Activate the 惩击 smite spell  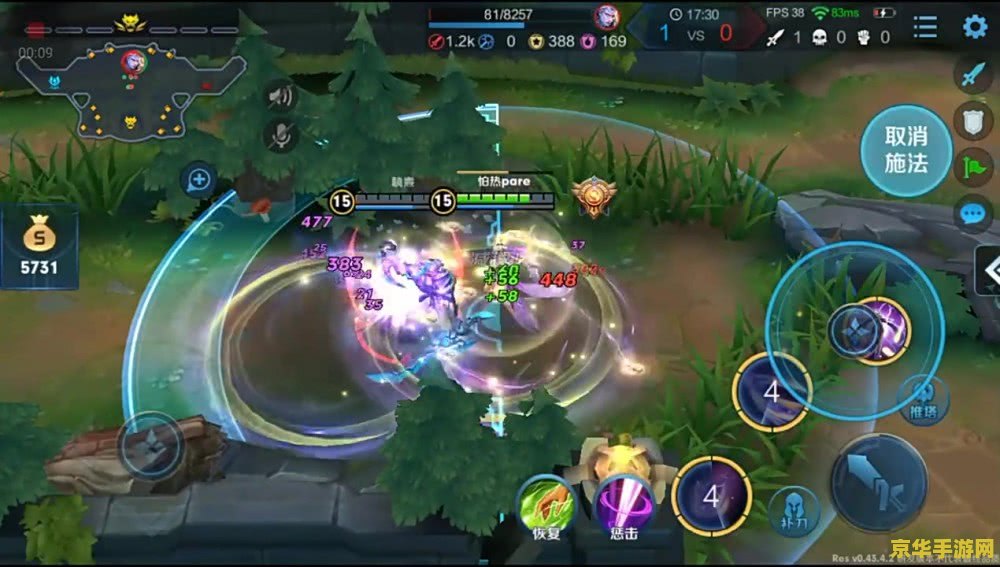pyautogui.click(x=623, y=504)
